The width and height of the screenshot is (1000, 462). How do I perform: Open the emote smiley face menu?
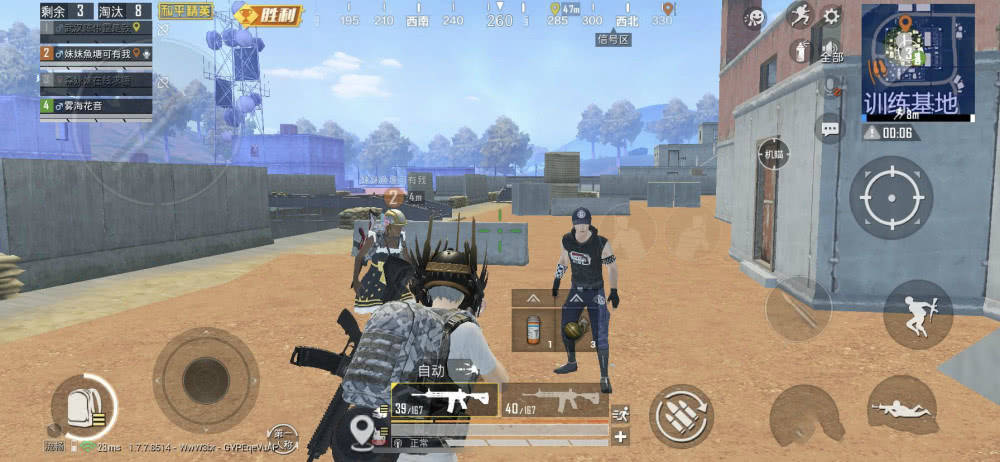coord(755,18)
